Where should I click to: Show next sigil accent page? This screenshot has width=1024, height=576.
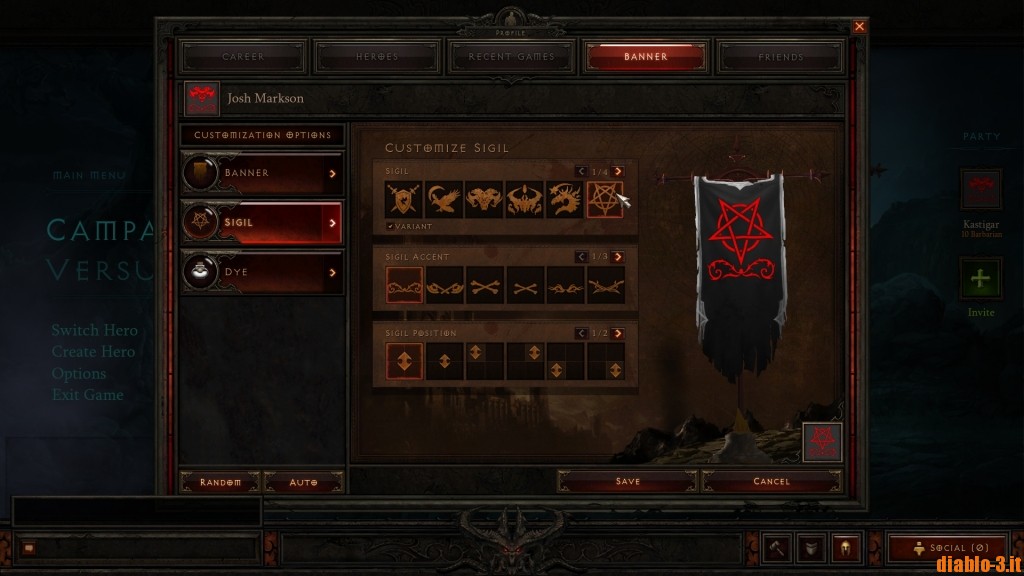(x=618, y=257)
